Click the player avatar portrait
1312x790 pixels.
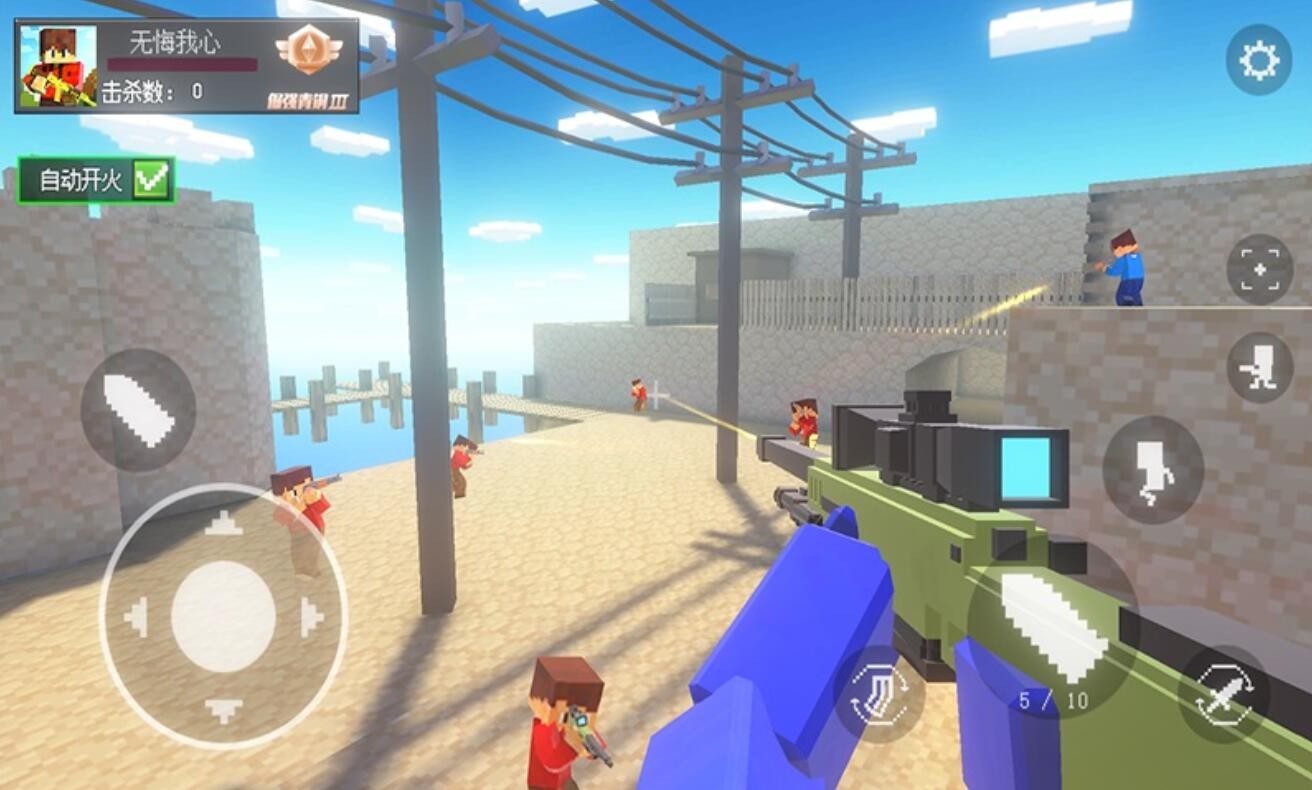[58, 66]
